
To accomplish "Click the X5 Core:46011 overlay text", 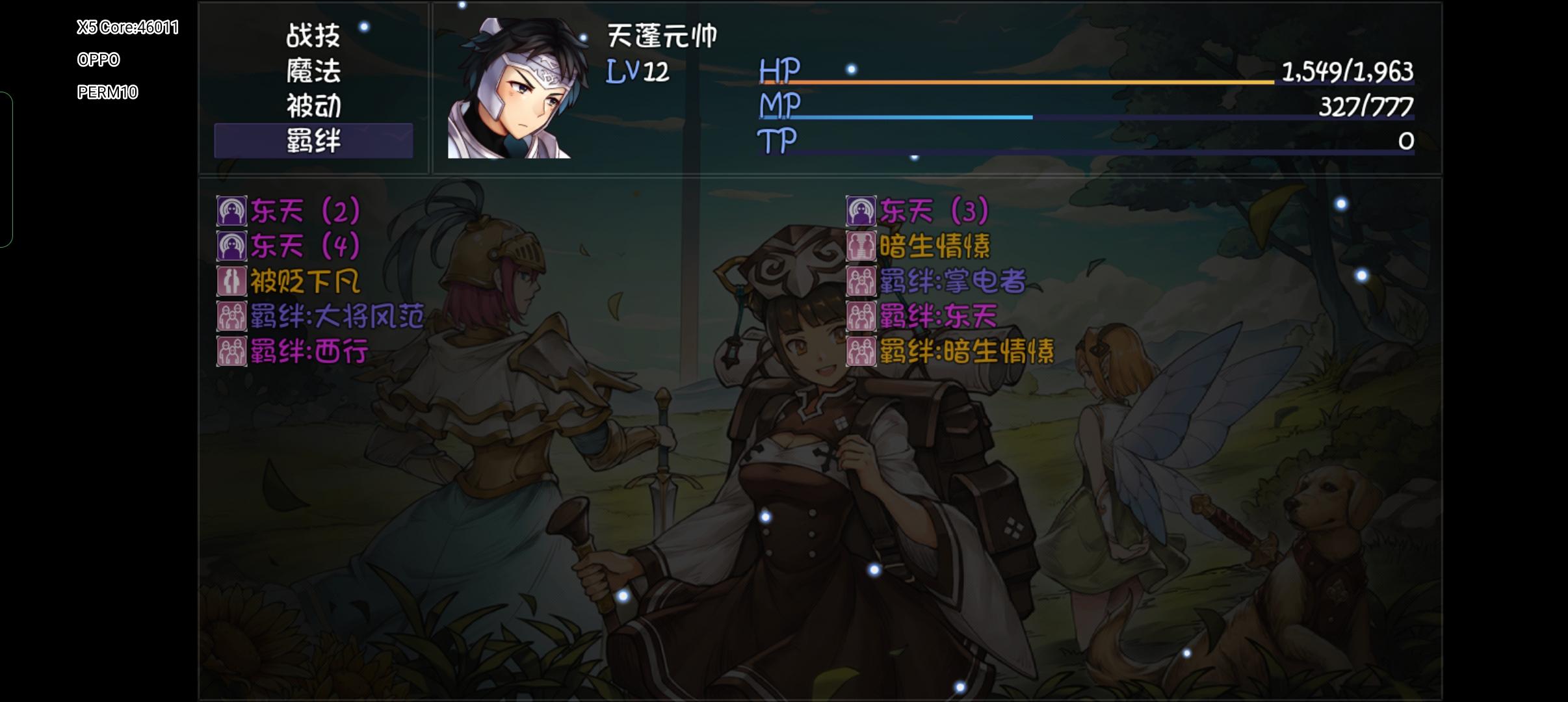I will [127, 27].
